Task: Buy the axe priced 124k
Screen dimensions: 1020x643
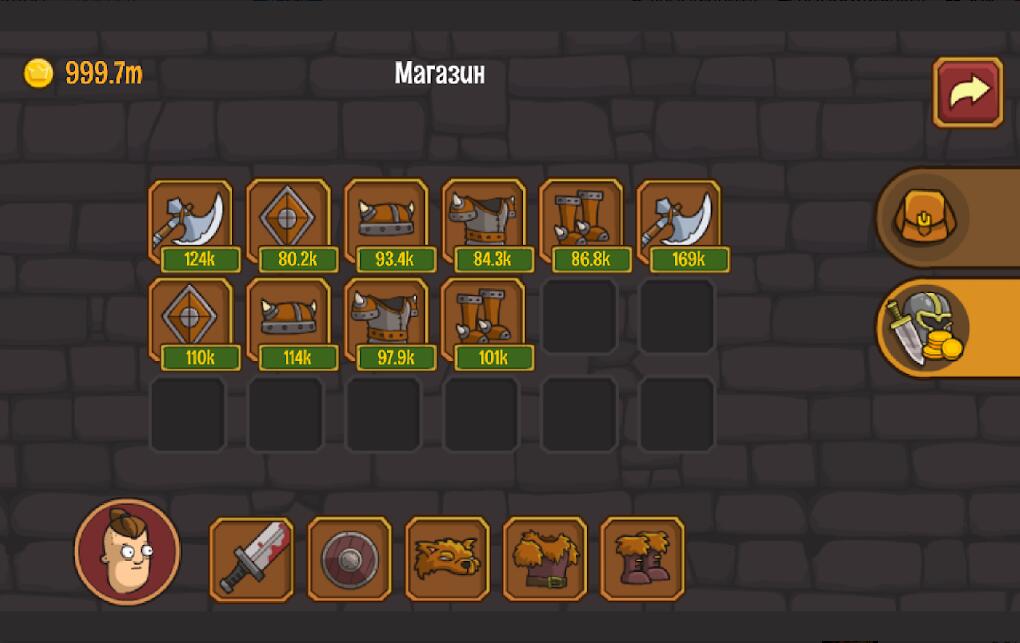Action: (x=191, y=222)
